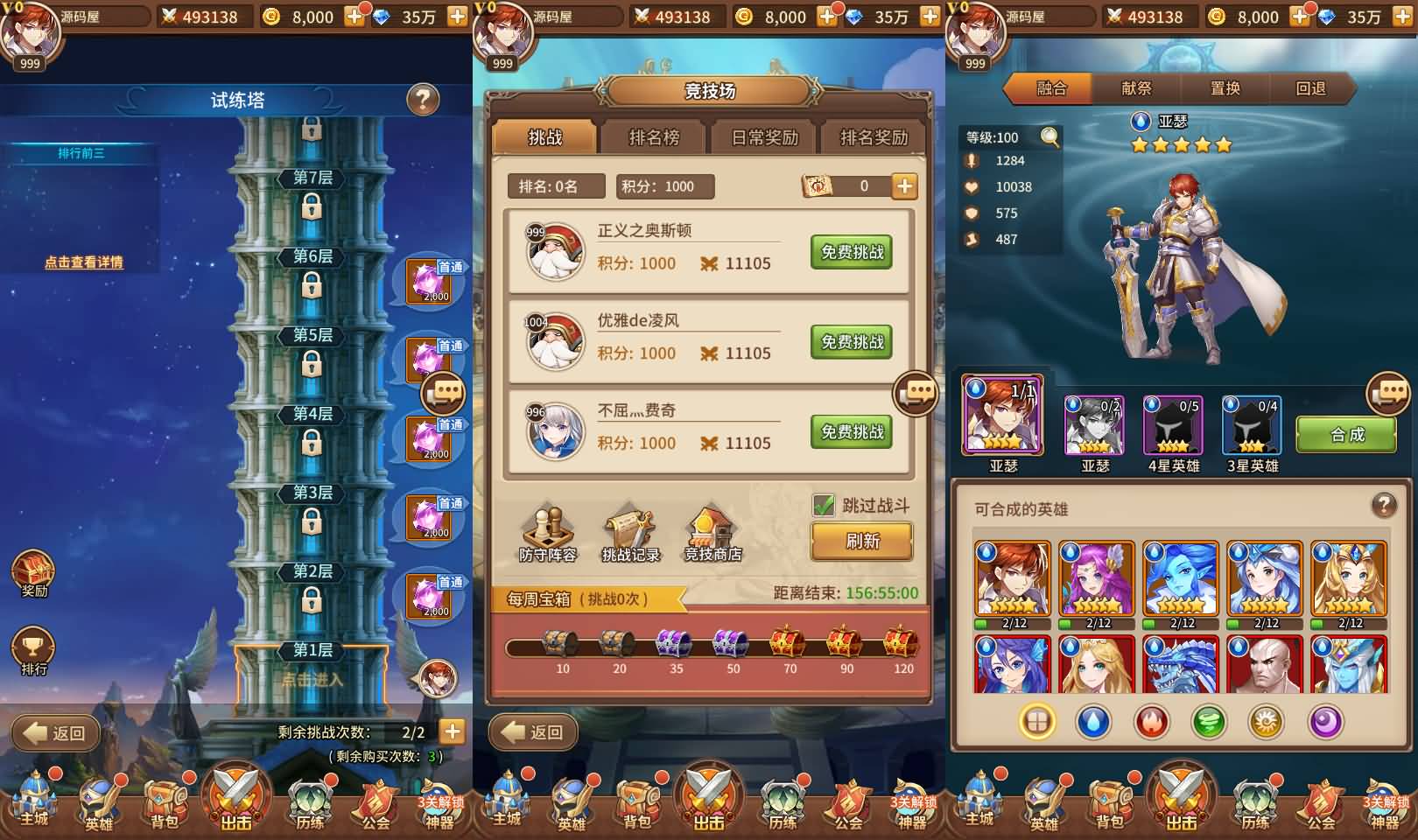This screenshot has width=1418, height=840.
Task: Open the help button beside the 试练塔 title
Action: point(423,100)
